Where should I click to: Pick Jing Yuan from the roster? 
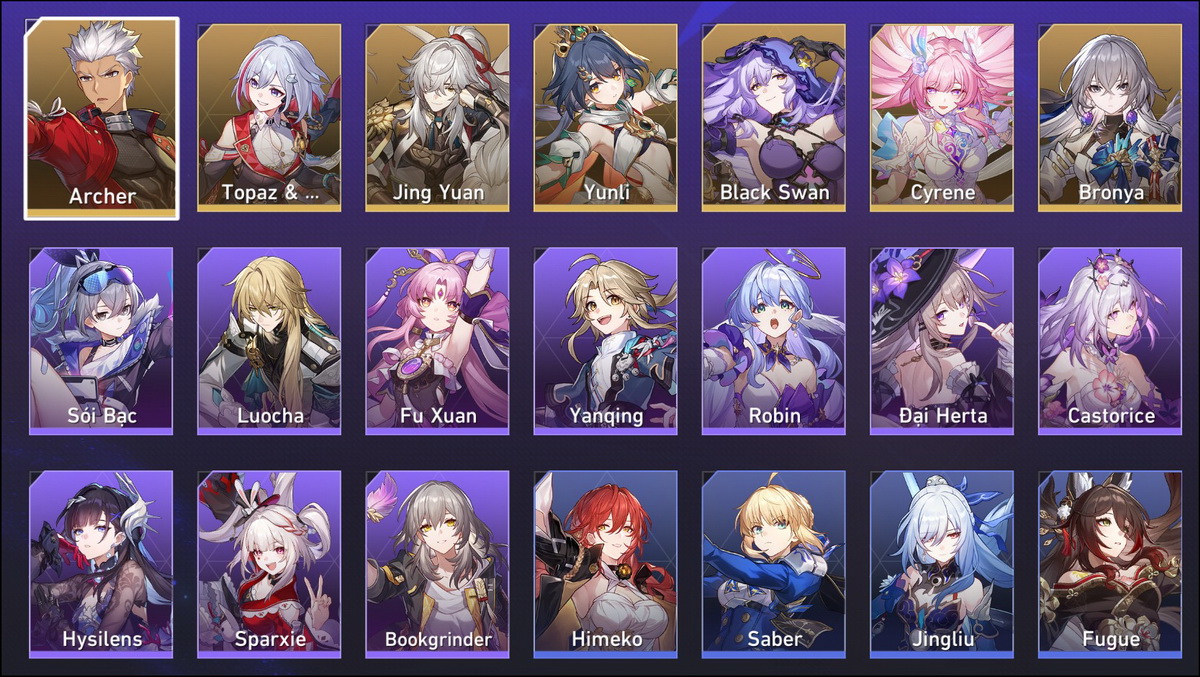coord(437,118)
